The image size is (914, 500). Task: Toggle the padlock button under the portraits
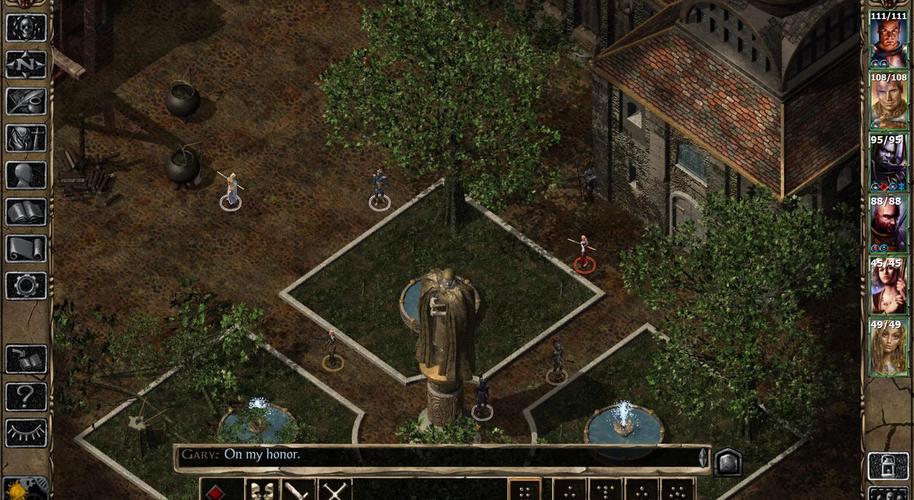tap(887, 465)
